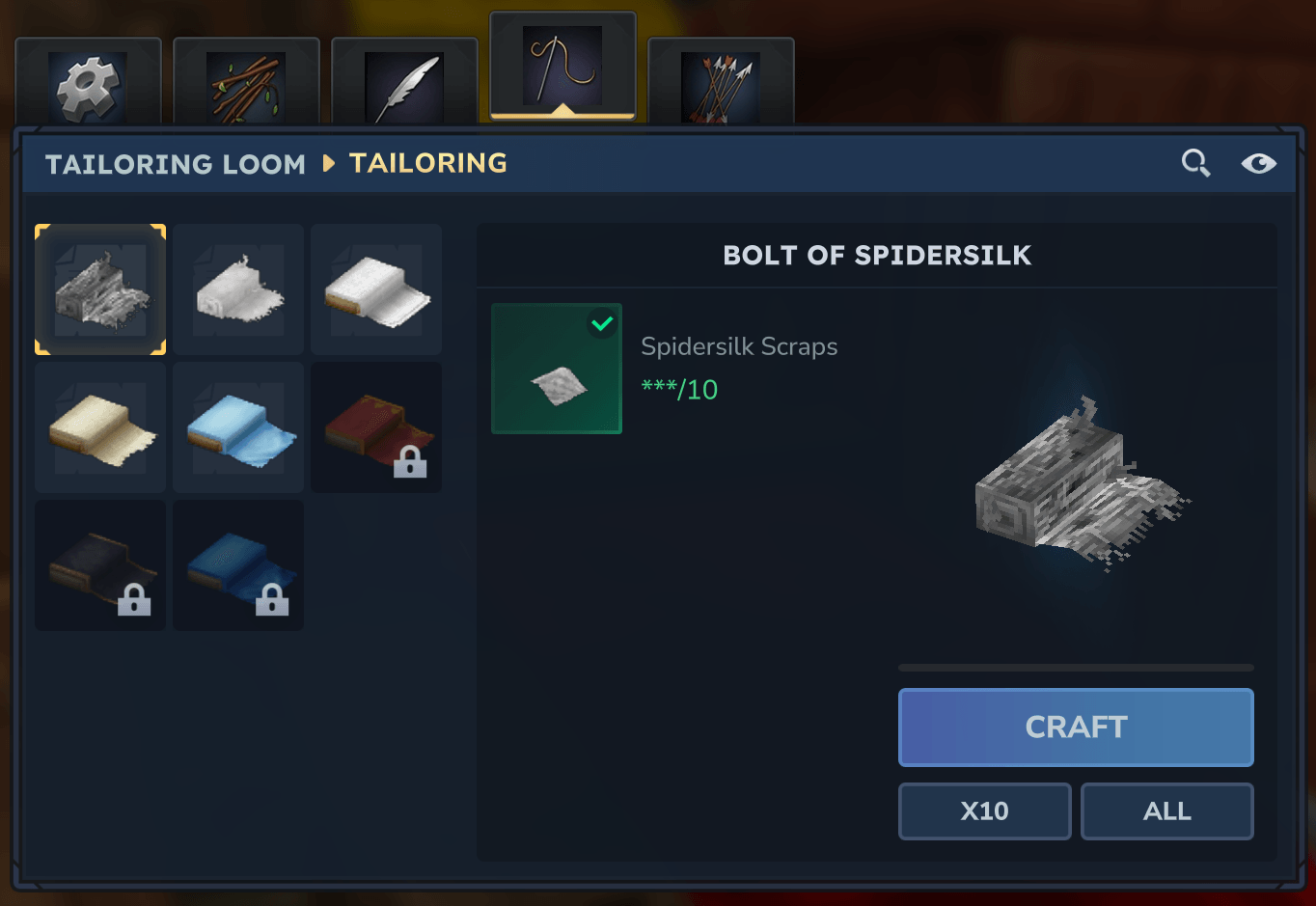
Task: Open the gear crafting tab
Action: click(88, 85)
